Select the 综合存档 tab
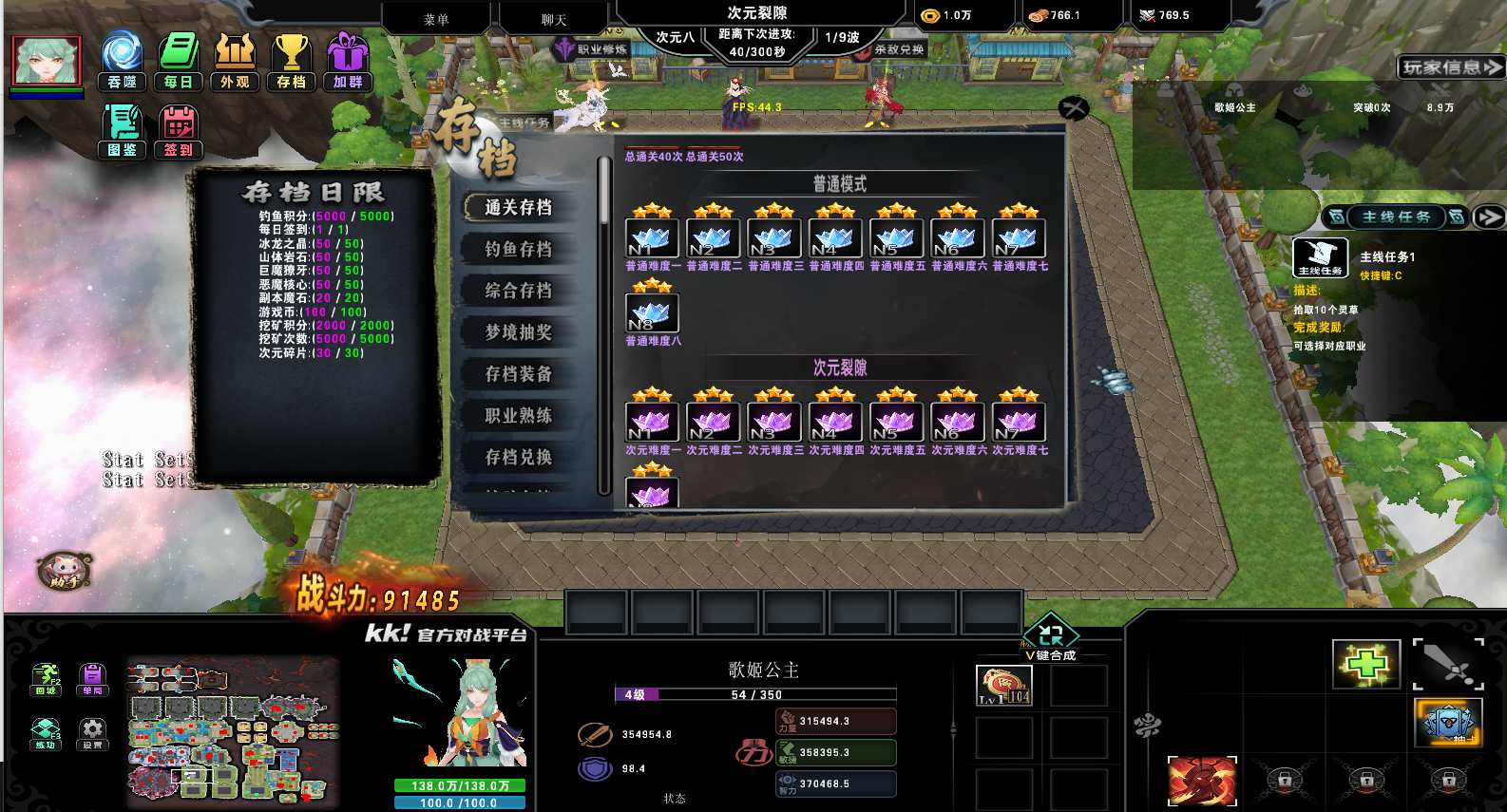 519,291
